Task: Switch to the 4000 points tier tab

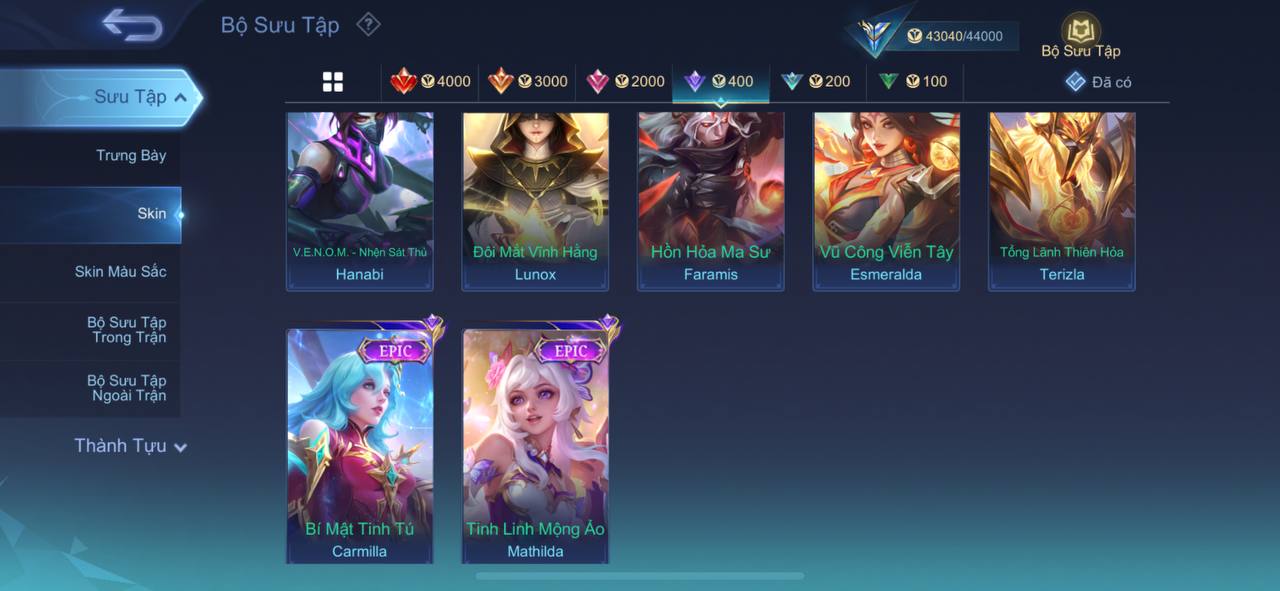Action: (431, 82)
